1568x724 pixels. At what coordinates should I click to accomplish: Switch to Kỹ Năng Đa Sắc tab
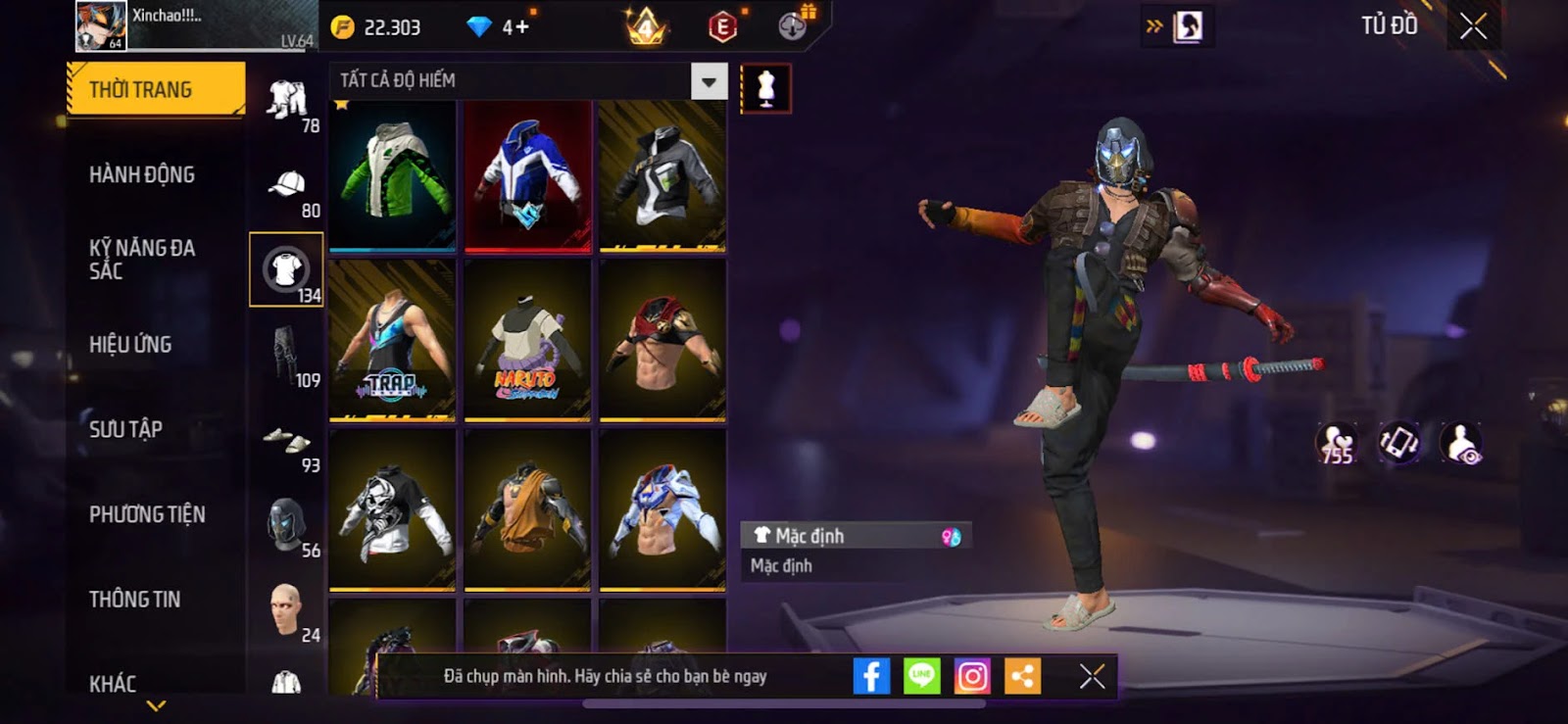click(142, 259)
